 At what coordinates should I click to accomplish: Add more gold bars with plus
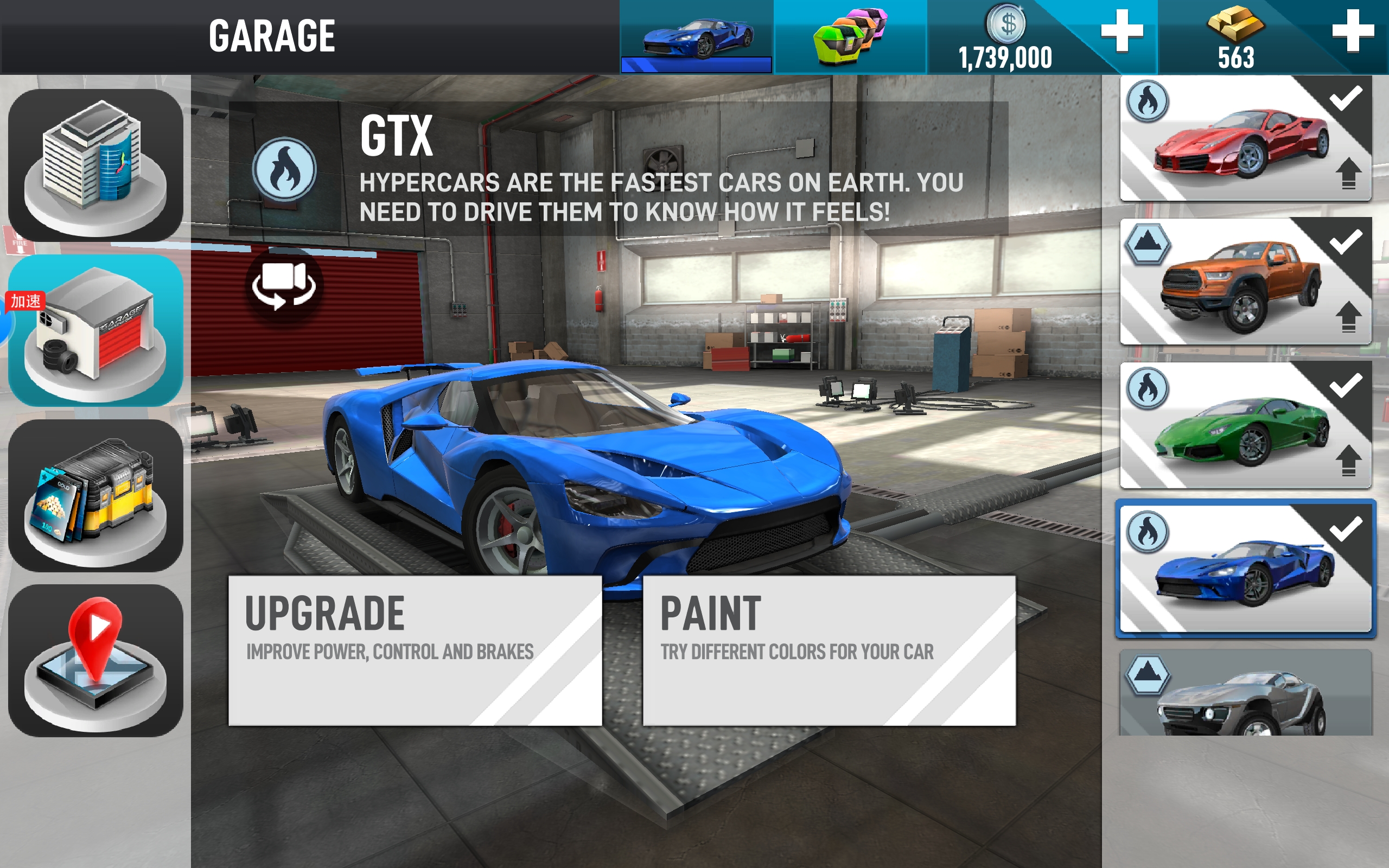pos(1352,30)
